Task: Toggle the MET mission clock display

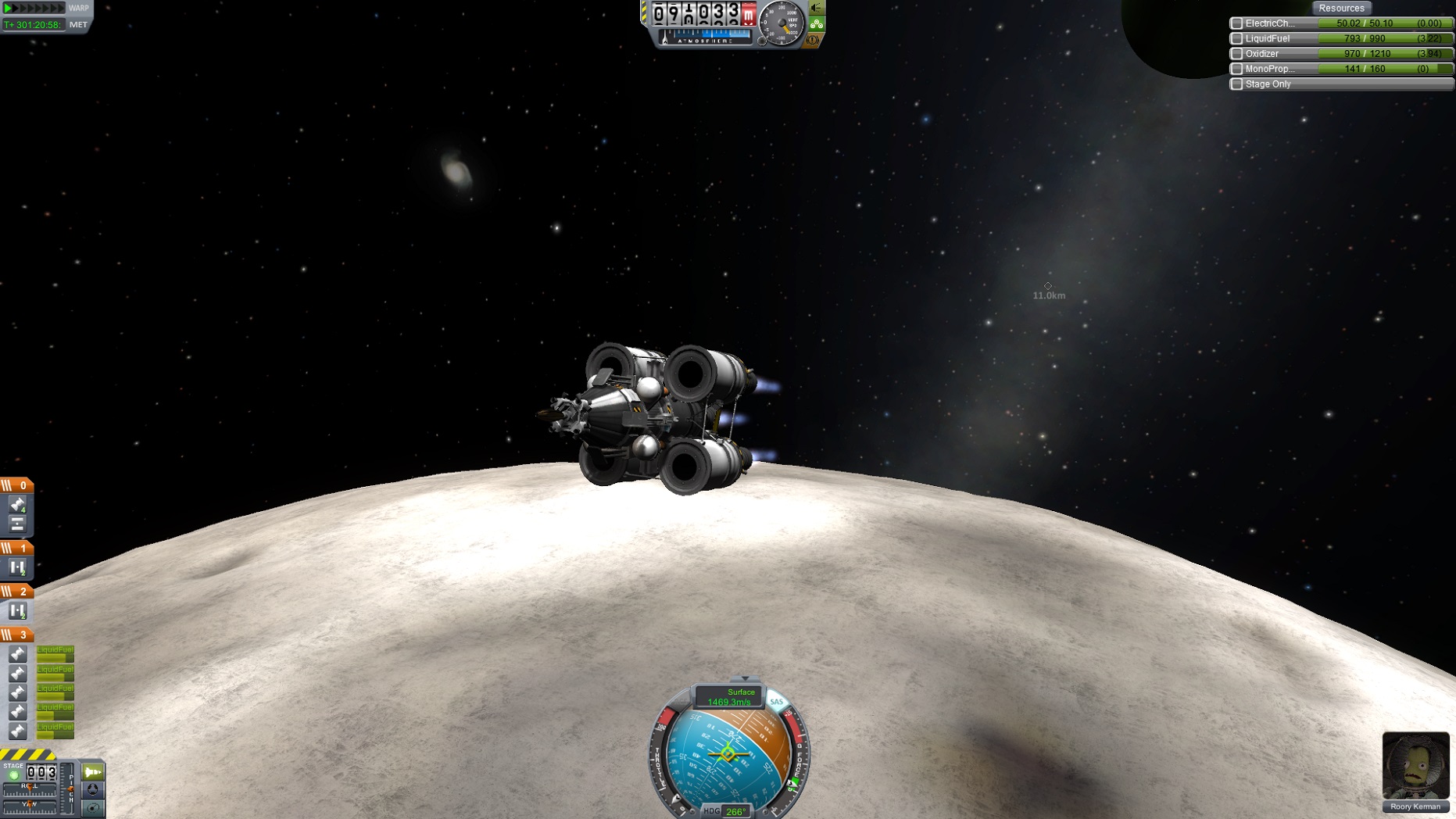Action: pos(78,25)
